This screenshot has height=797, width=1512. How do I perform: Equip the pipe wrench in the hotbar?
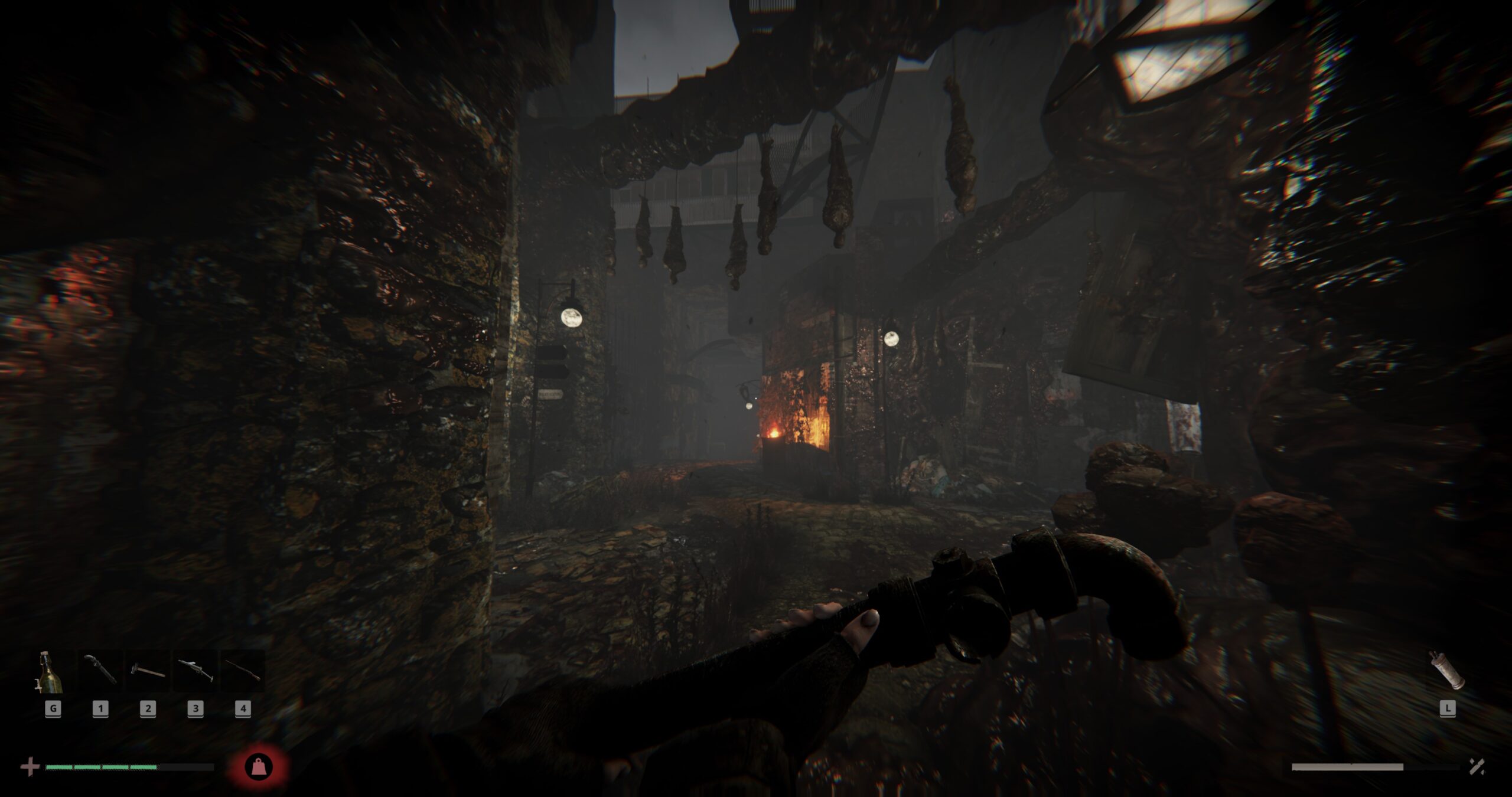(100, 671)
